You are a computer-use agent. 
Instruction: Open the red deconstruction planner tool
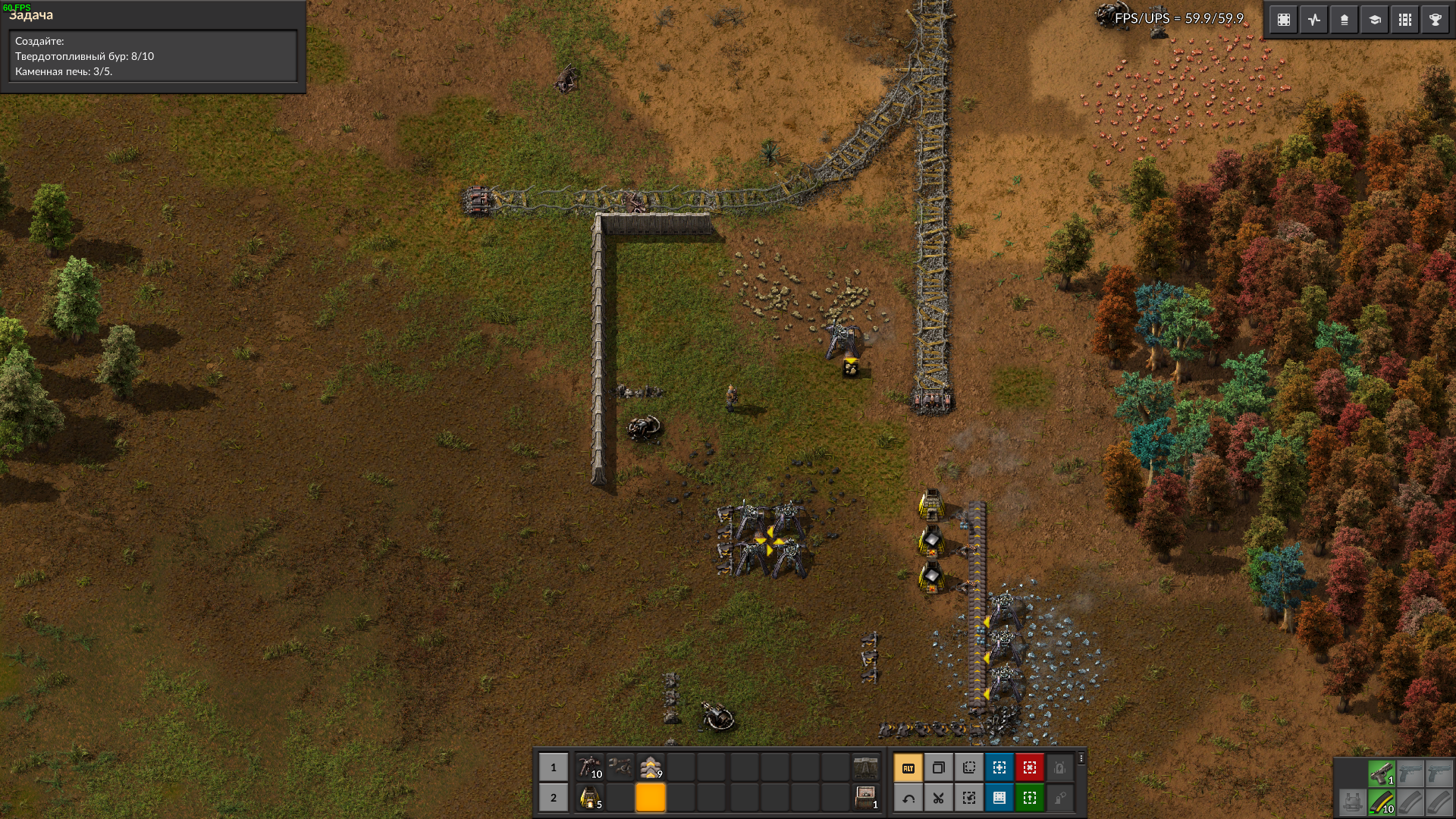pos(1030,768)
